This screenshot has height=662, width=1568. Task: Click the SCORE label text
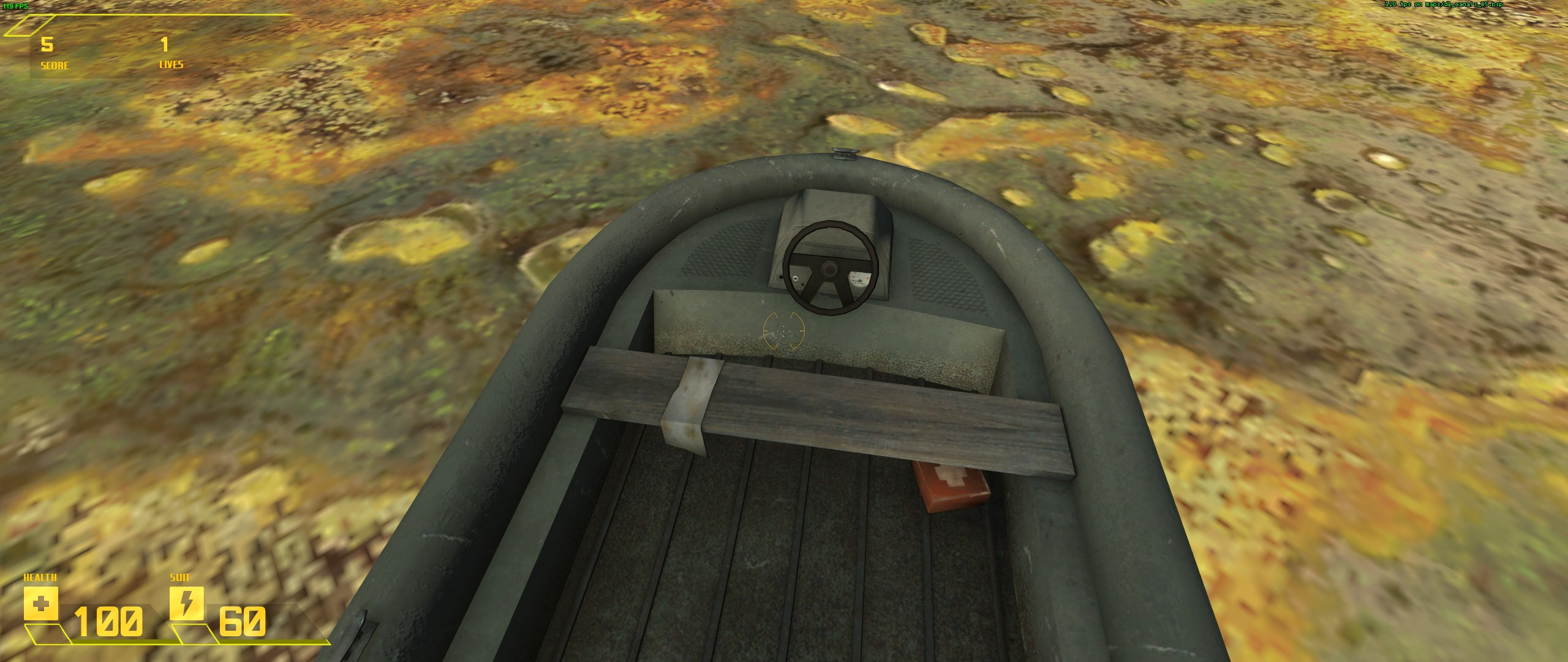click(x=55, y=66)
